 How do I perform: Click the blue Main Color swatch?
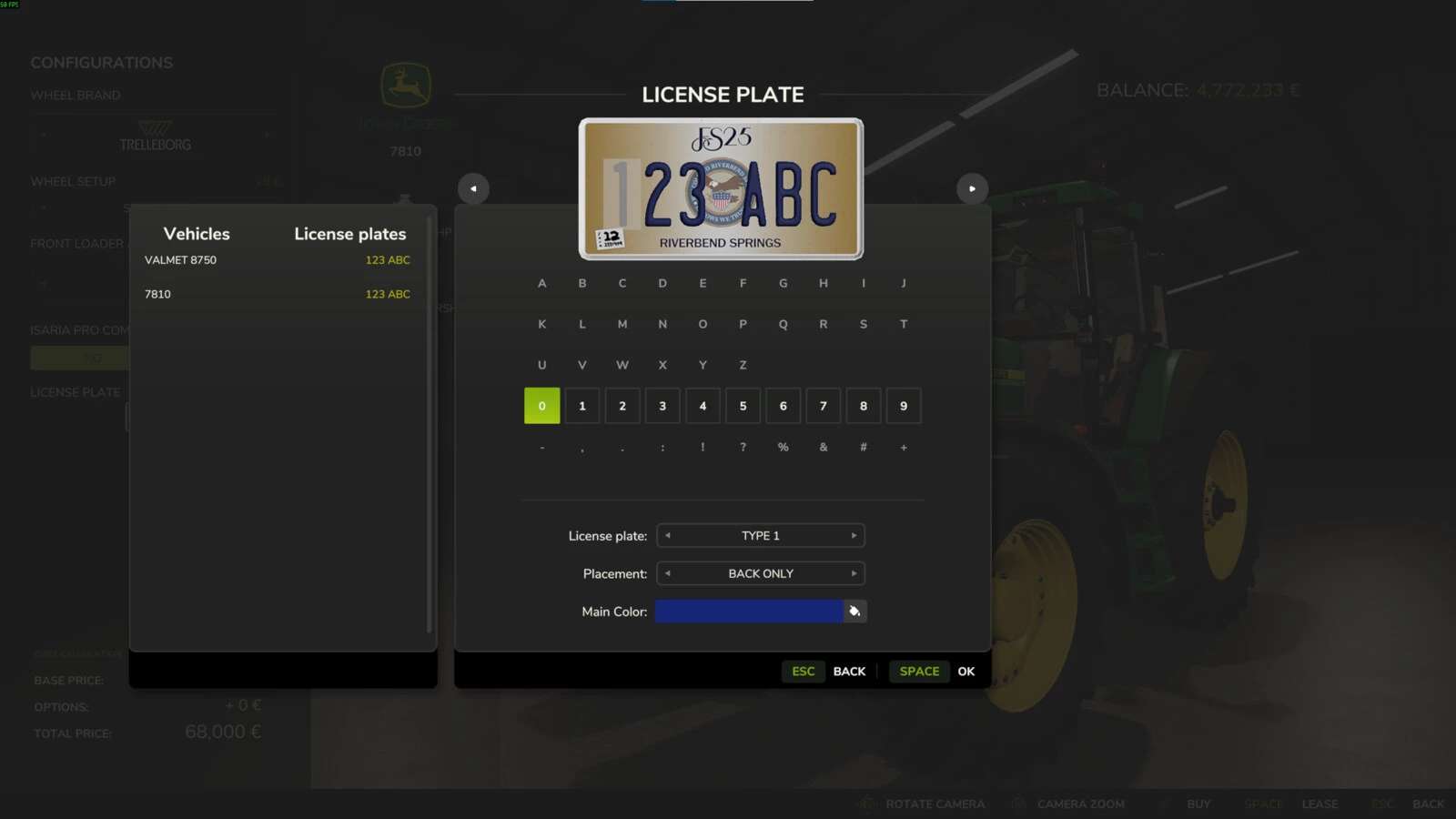coord(749,611)
